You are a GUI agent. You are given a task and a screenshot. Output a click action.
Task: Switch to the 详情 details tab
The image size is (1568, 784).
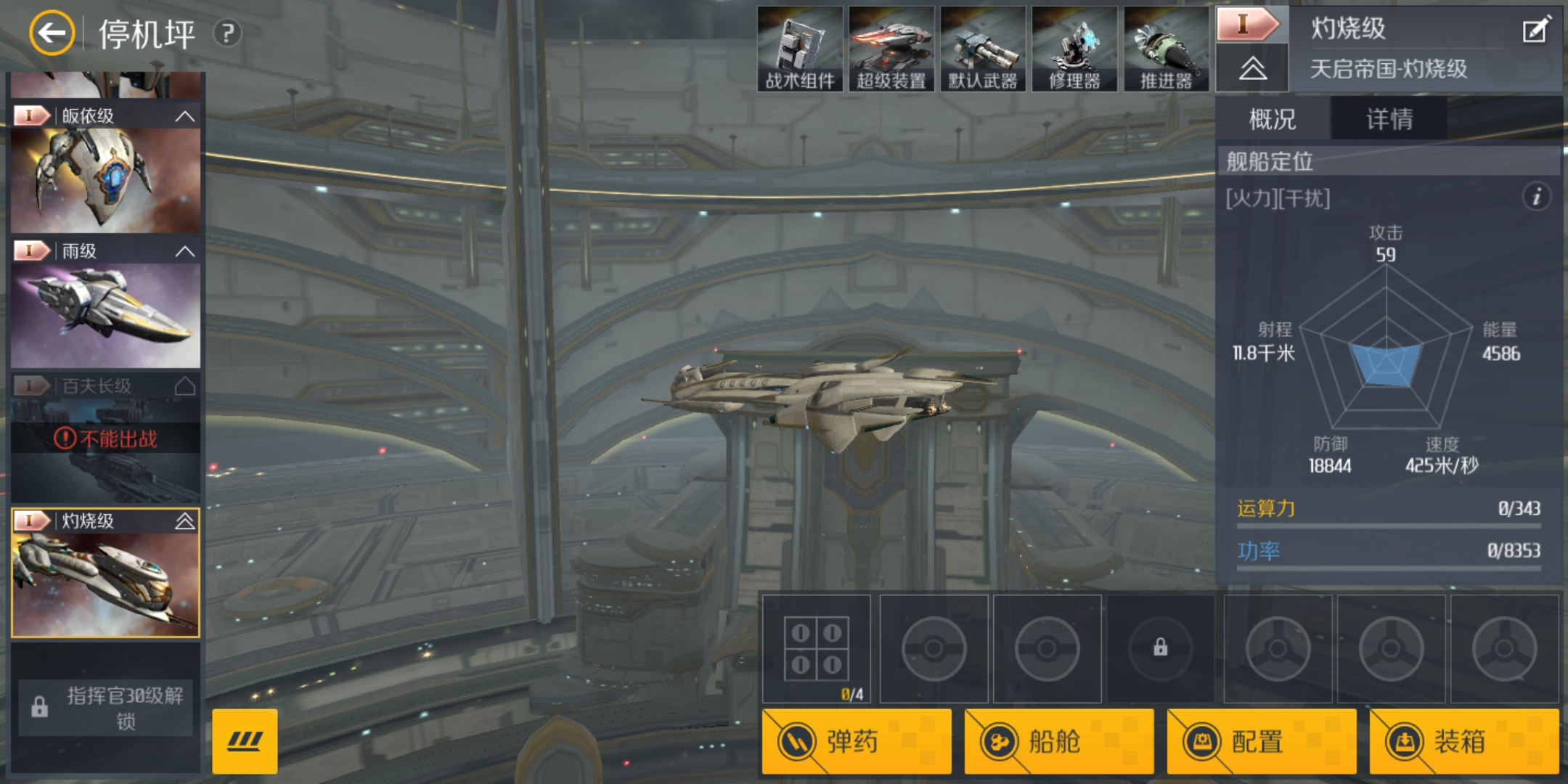click(1389, 119)
